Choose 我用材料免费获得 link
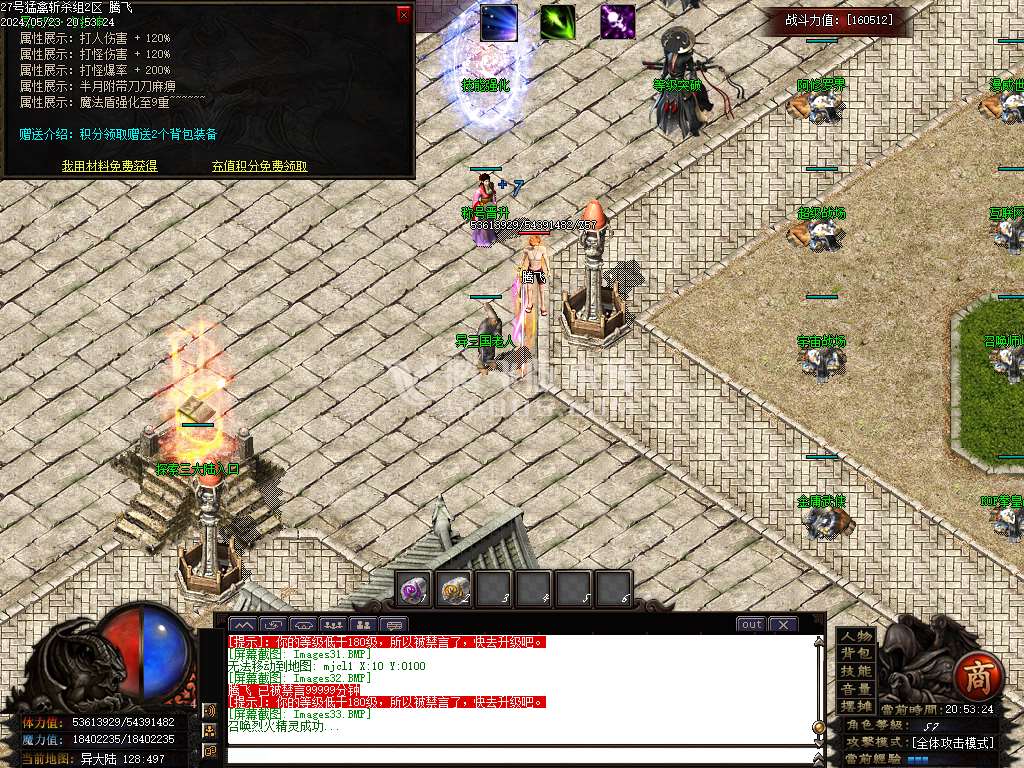This screenshot has width=1024, height=768. 109,166
